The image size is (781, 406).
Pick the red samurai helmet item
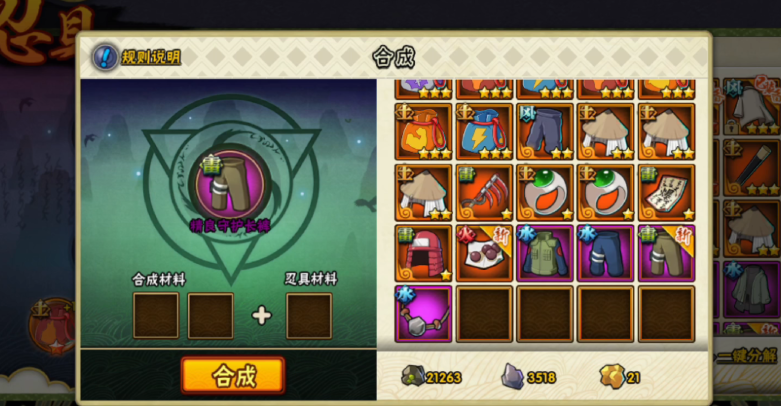click(423, 254)
